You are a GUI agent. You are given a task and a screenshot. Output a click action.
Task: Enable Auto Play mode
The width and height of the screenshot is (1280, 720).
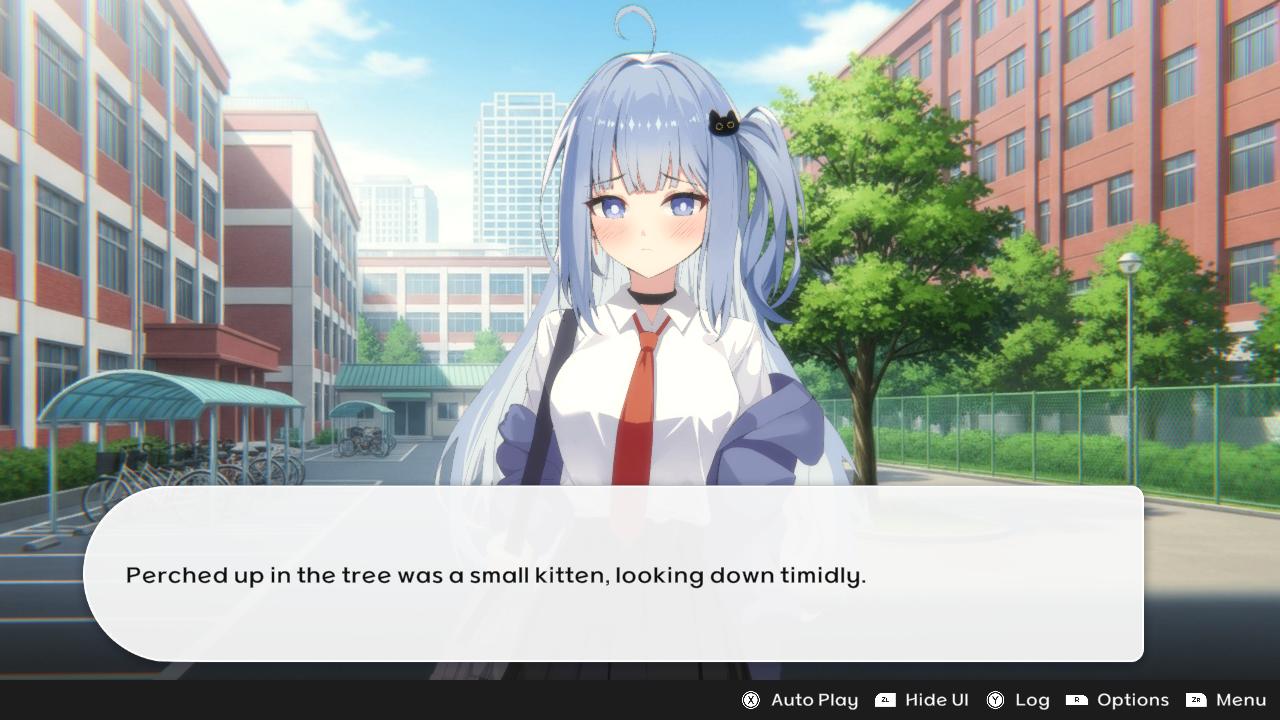click(816, 700)
